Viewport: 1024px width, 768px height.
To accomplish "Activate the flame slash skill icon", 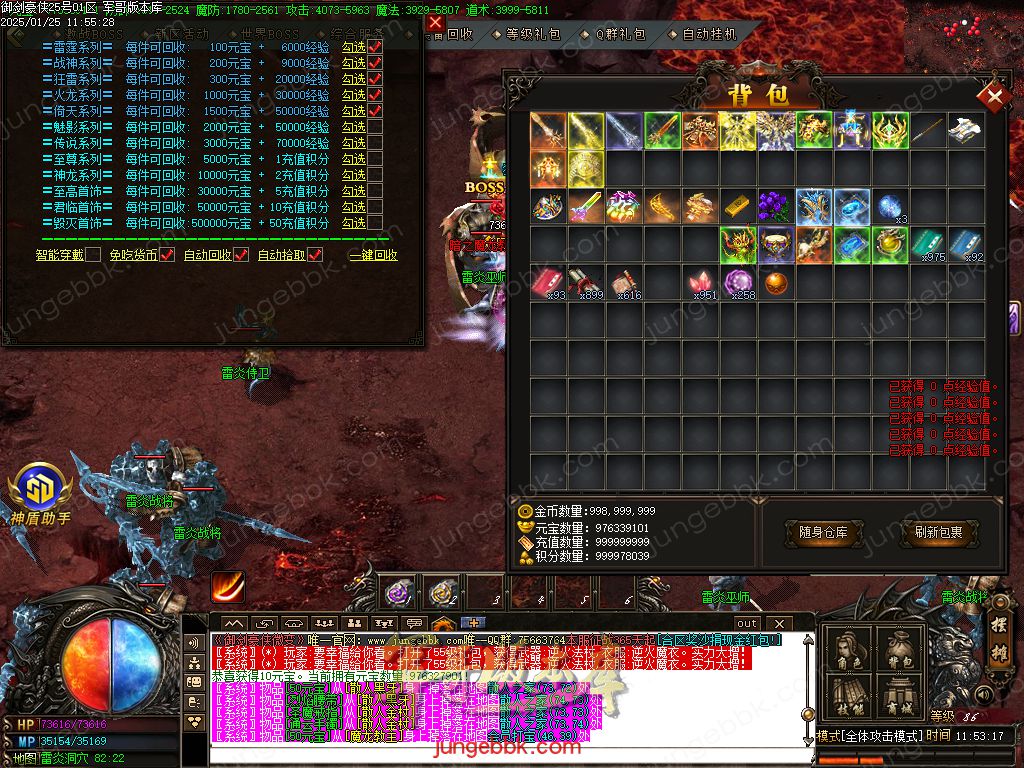I will [x=228, y=586].
